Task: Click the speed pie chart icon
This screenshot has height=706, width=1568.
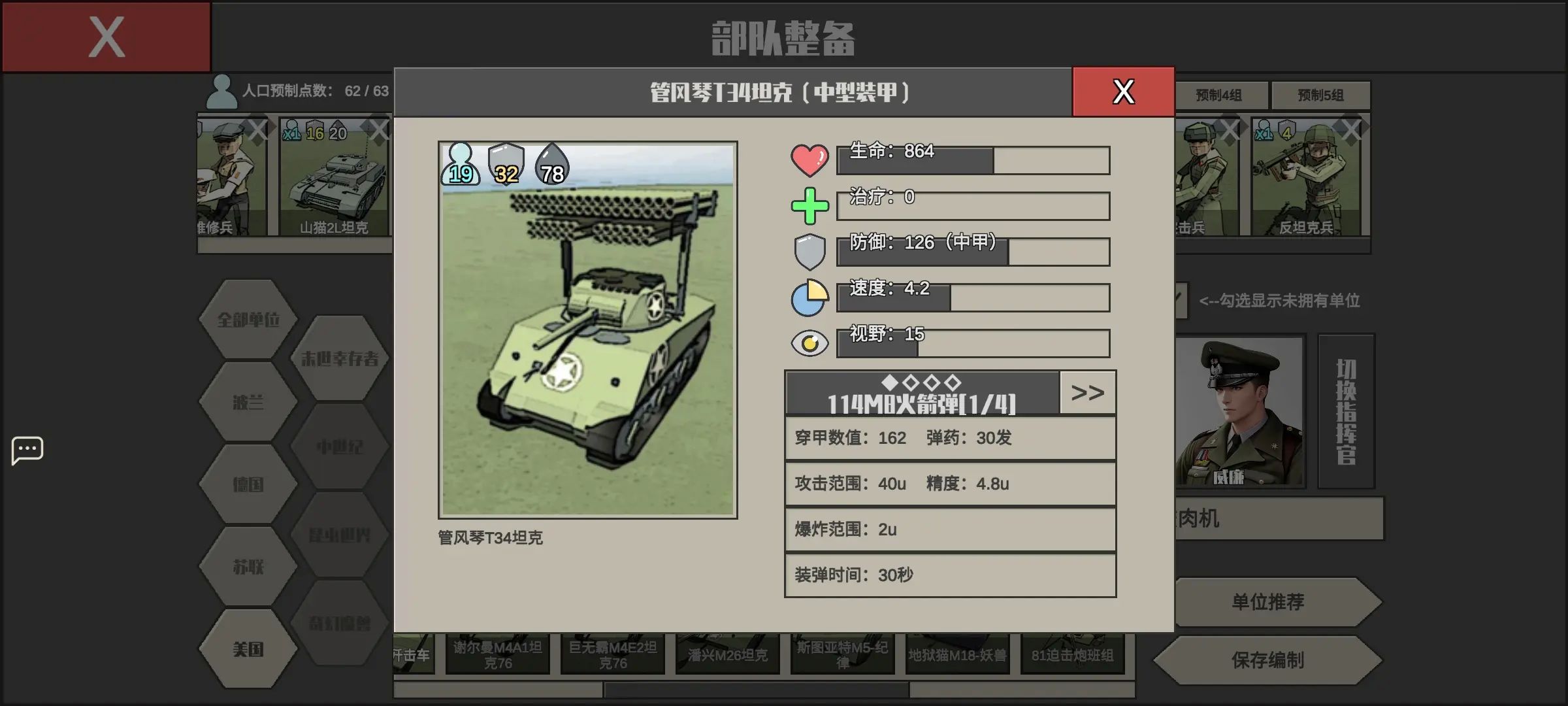Action: pyautogui.click(x=810, y=296)
